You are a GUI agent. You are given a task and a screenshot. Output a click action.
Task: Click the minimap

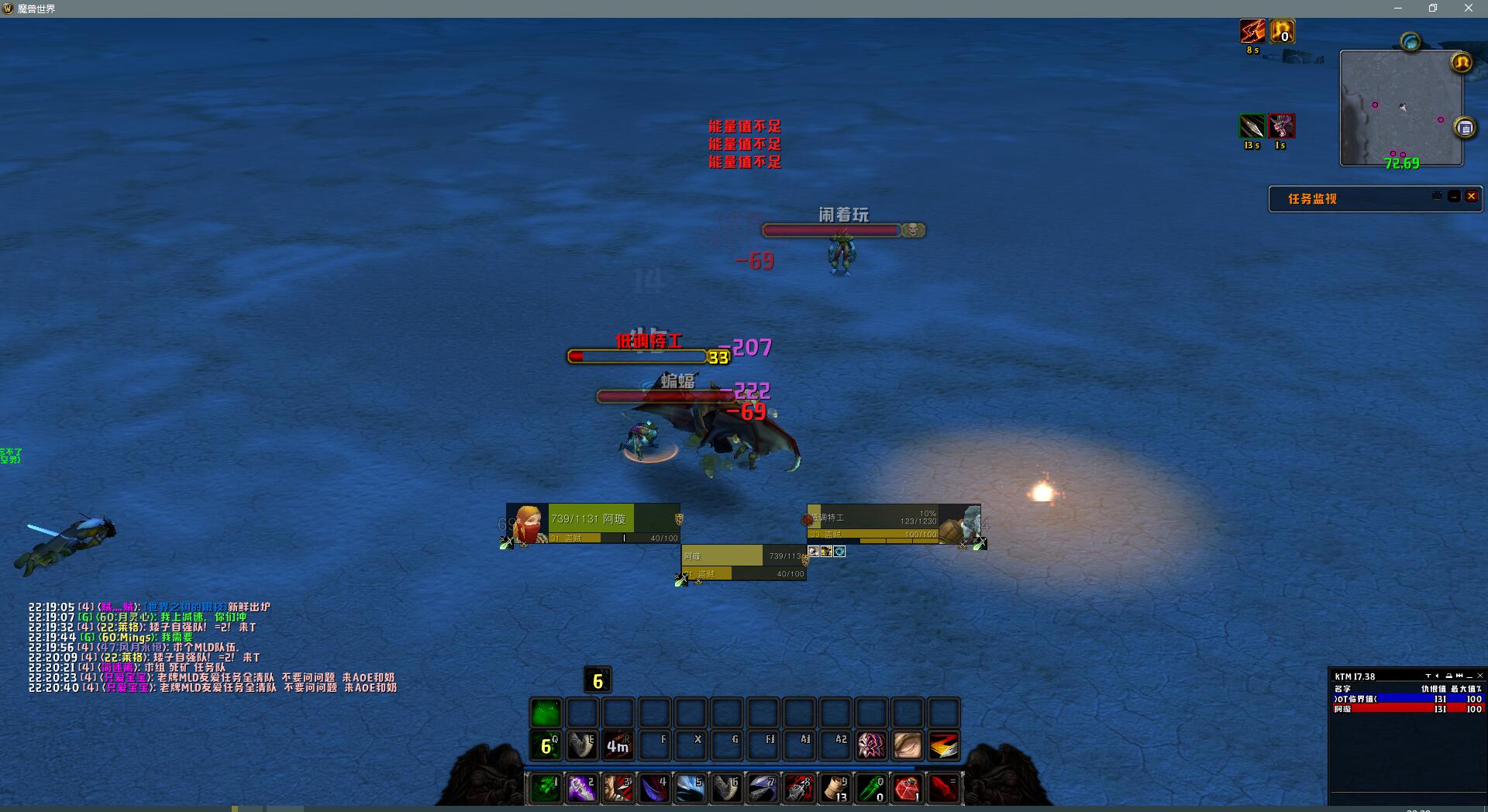click(1401, 107)
